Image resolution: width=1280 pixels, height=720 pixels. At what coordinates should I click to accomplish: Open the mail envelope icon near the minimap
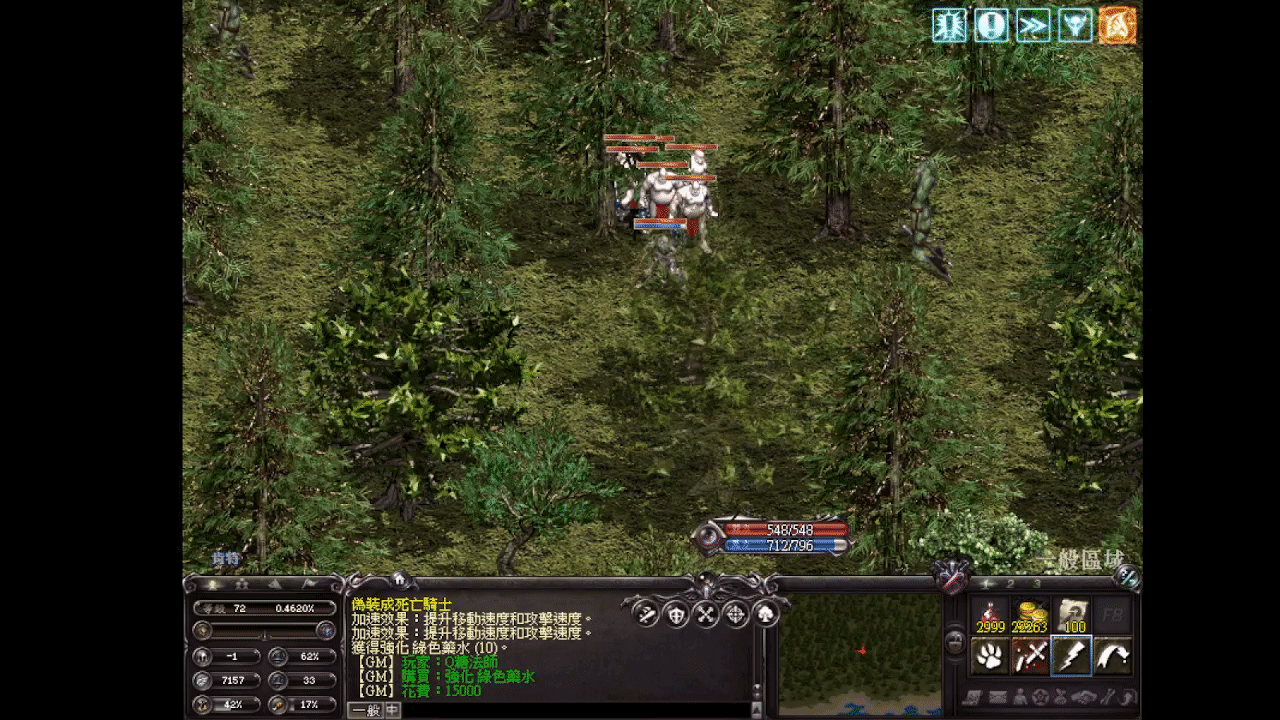click(x=998, y=697)
